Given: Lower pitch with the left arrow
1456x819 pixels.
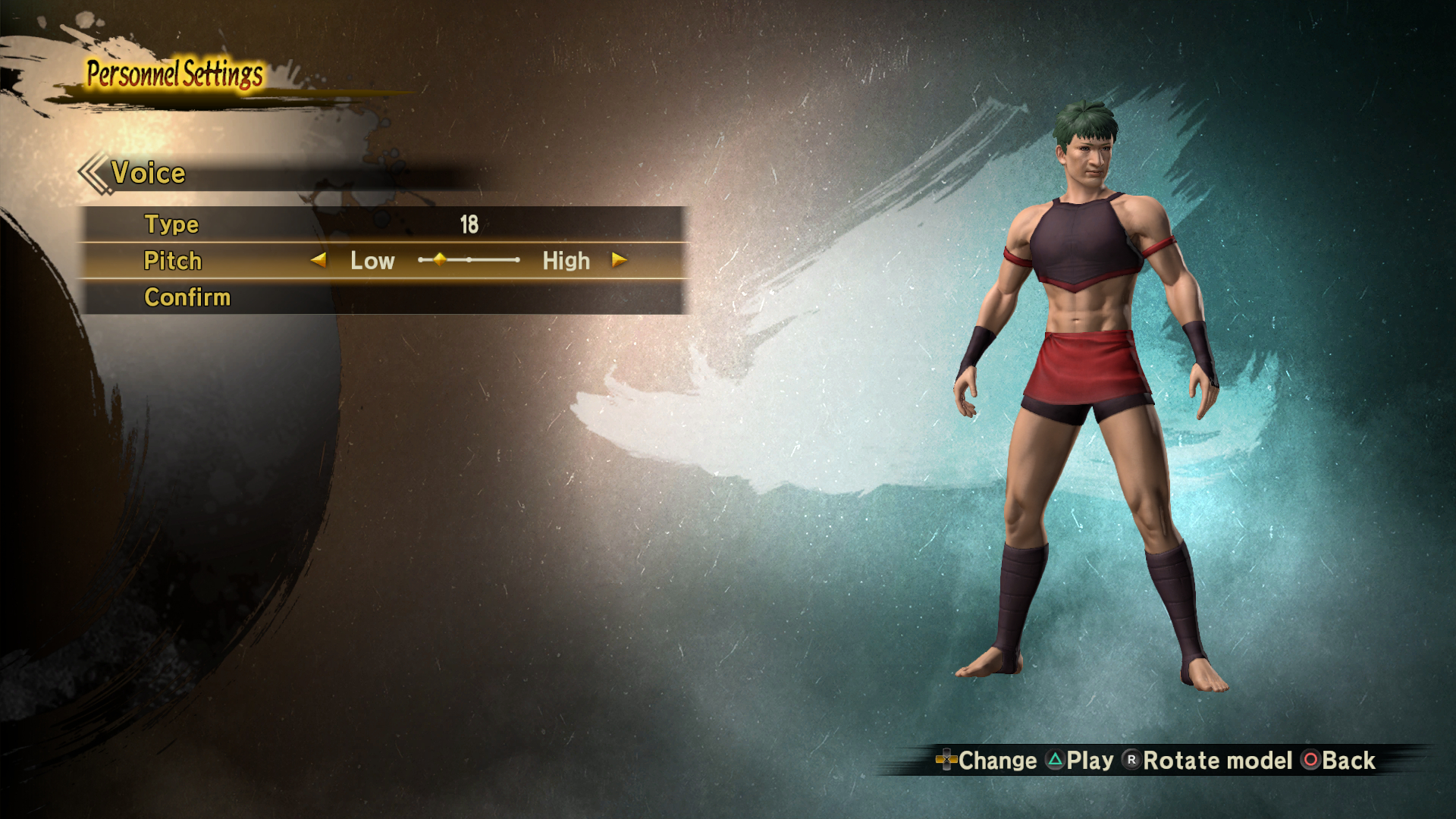Looking at the screenshot, I should click(318, 260).
